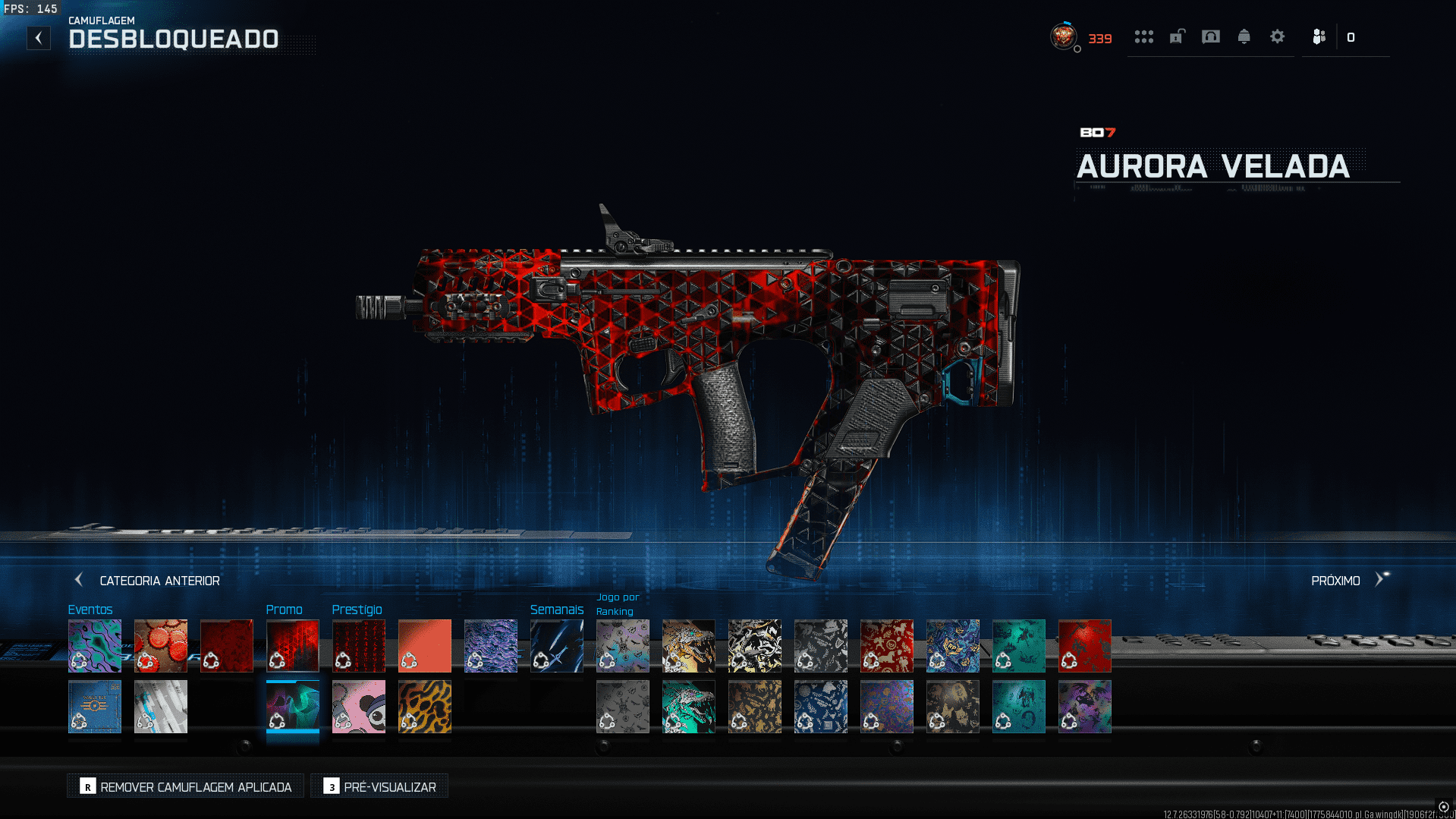Open the friends social icon
The image size is (1456, 819).
pyautogui.click(x=1319, y=36)
